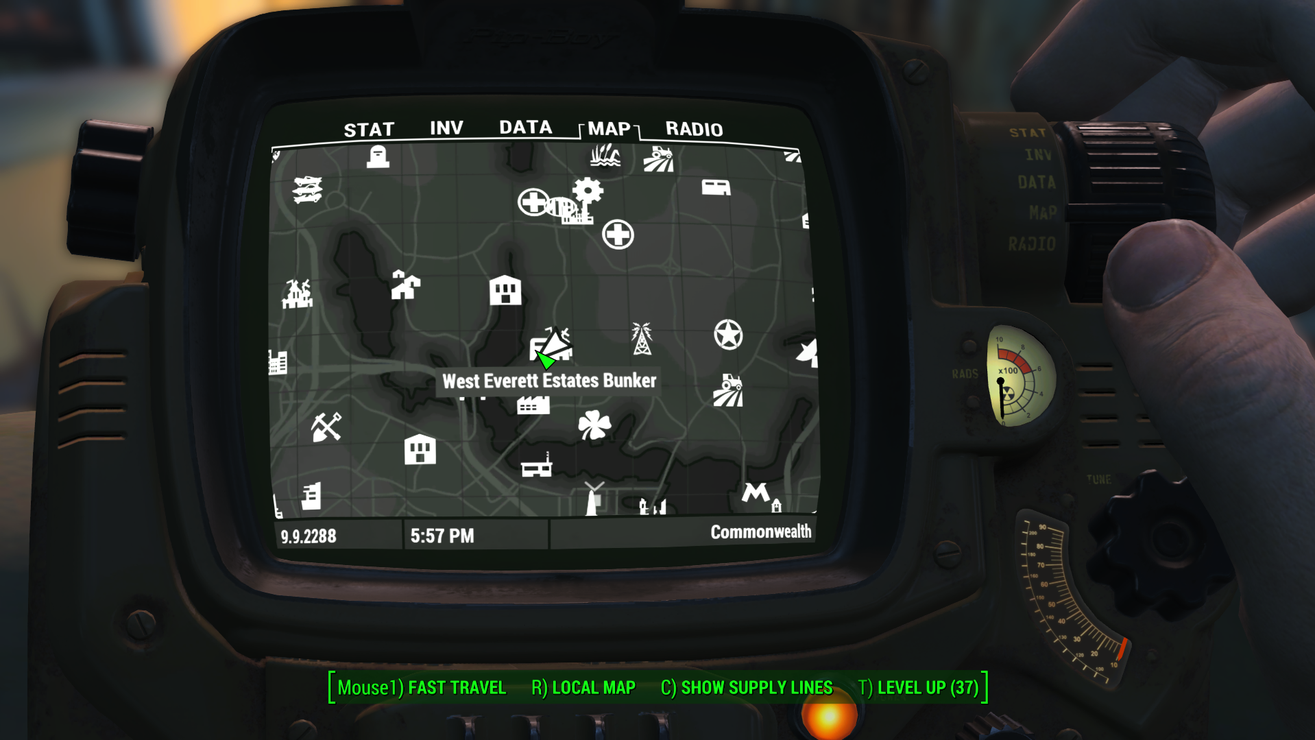Switch to the RADIO tab
The image size is (1315, 740).
pyautogui.click(x=694, y=129)
